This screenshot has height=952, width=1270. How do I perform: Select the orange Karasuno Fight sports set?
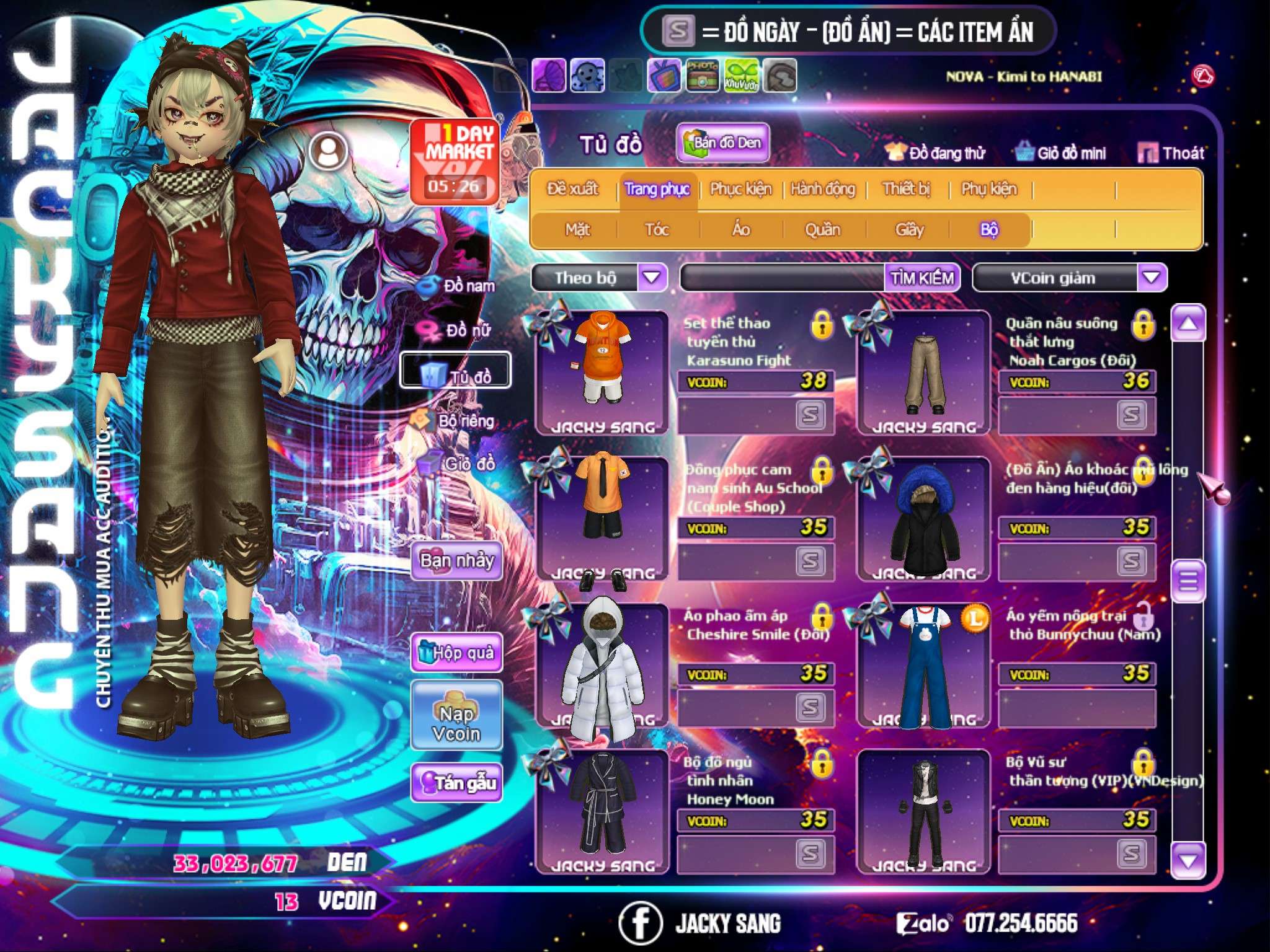click(x=601, y=371)
